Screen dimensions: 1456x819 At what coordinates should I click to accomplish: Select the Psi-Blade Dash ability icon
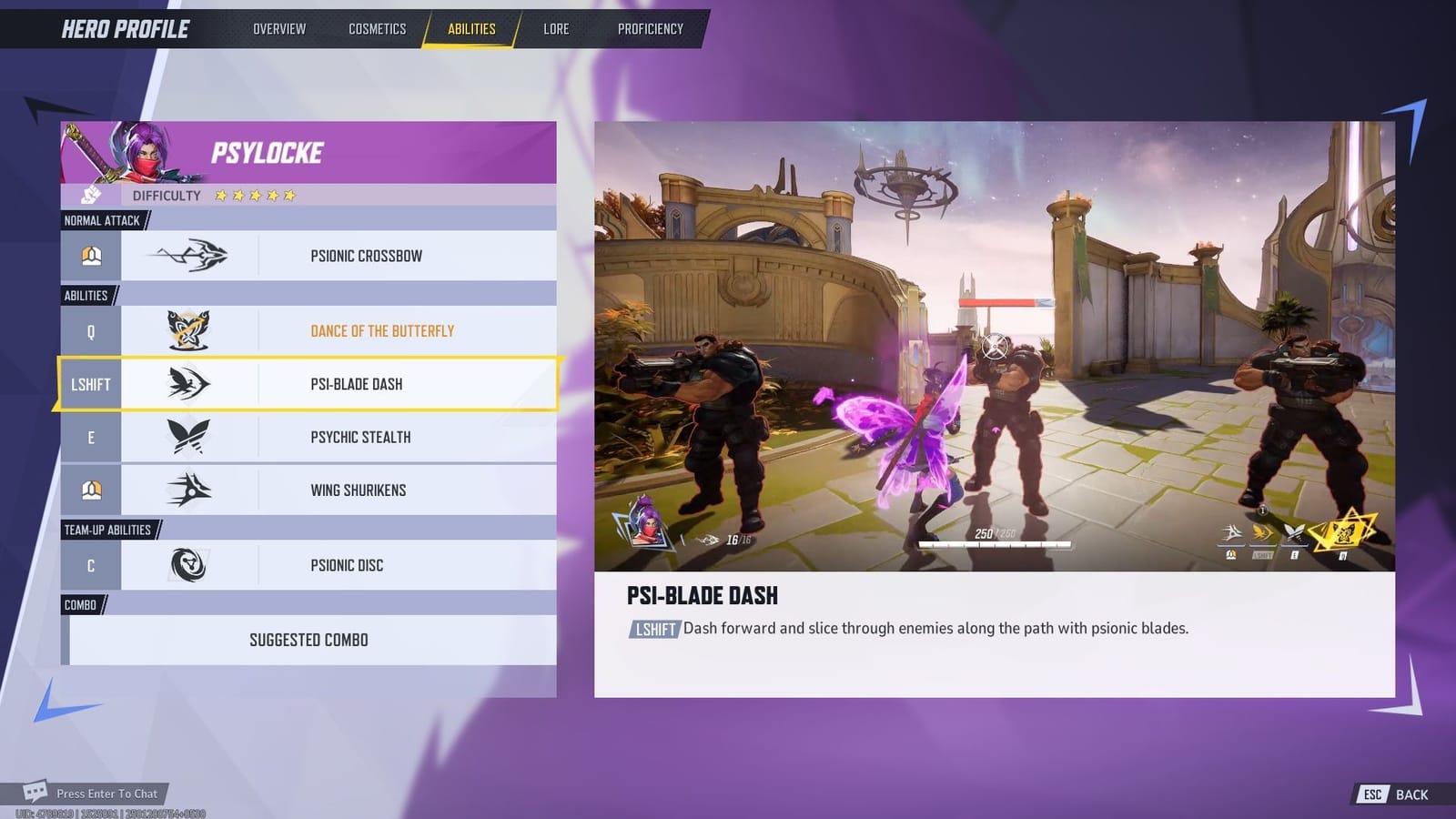(191, 384)
